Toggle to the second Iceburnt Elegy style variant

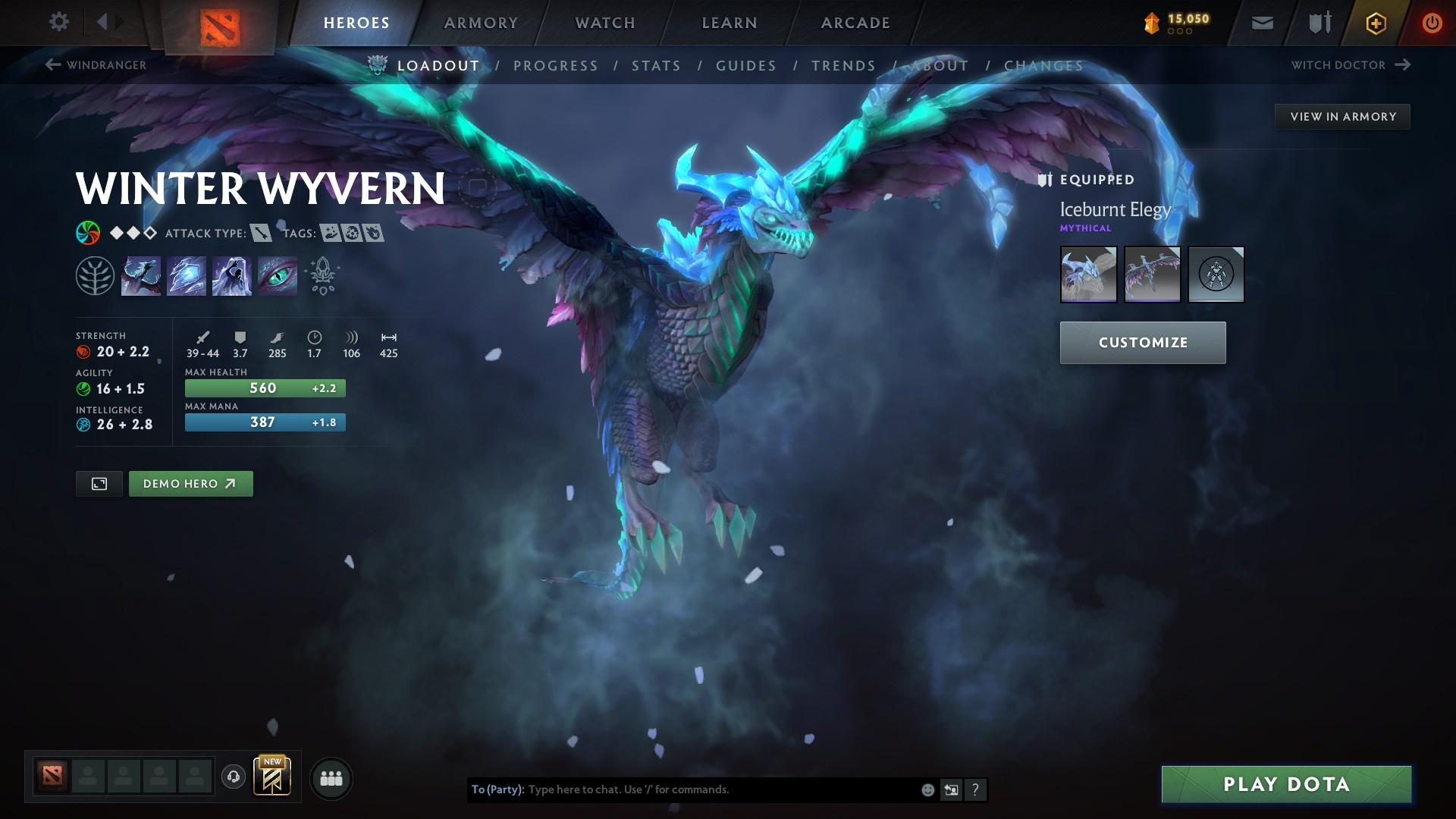1152,275
